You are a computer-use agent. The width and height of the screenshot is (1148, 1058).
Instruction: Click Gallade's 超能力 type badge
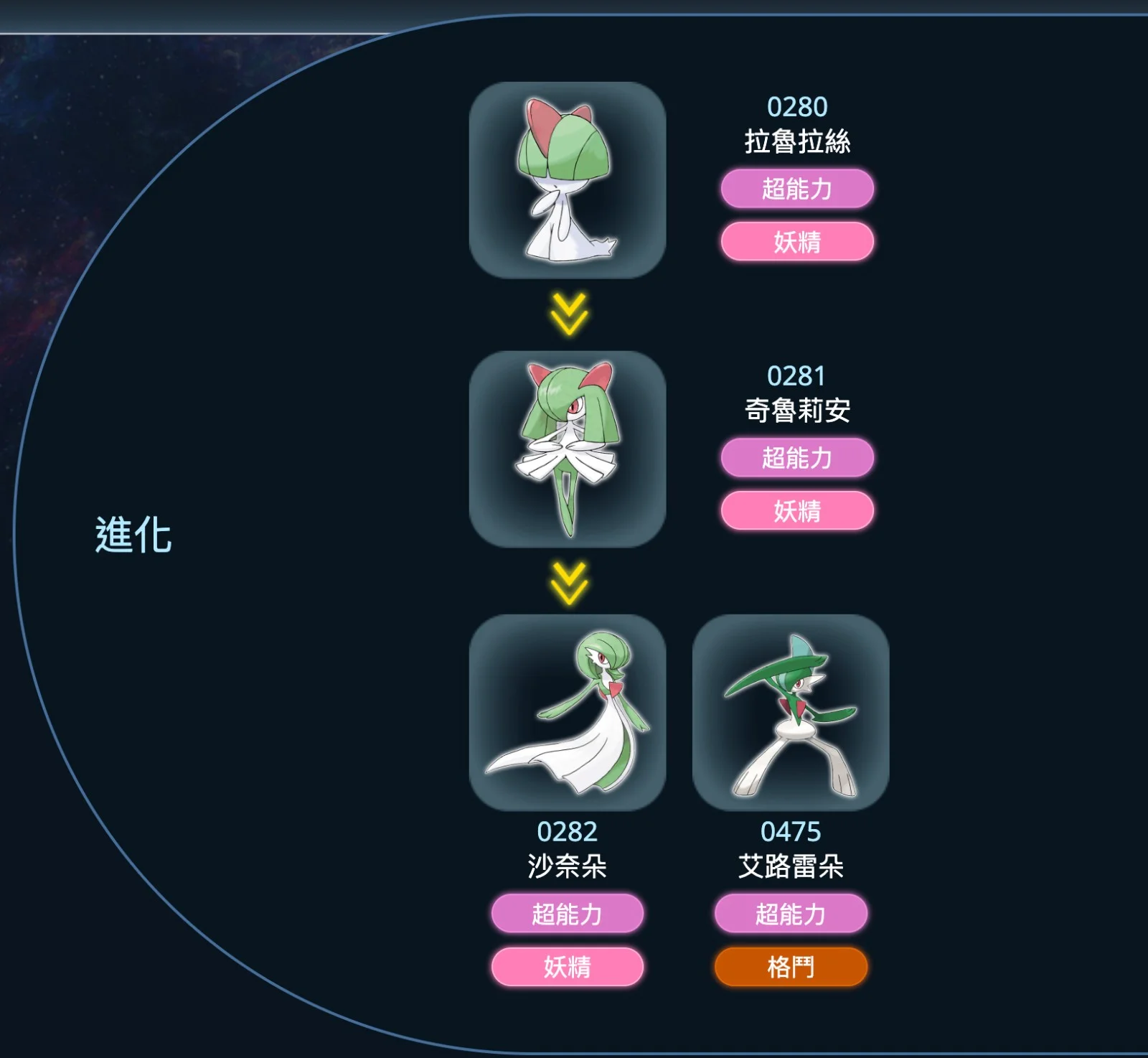pos(791,914)
